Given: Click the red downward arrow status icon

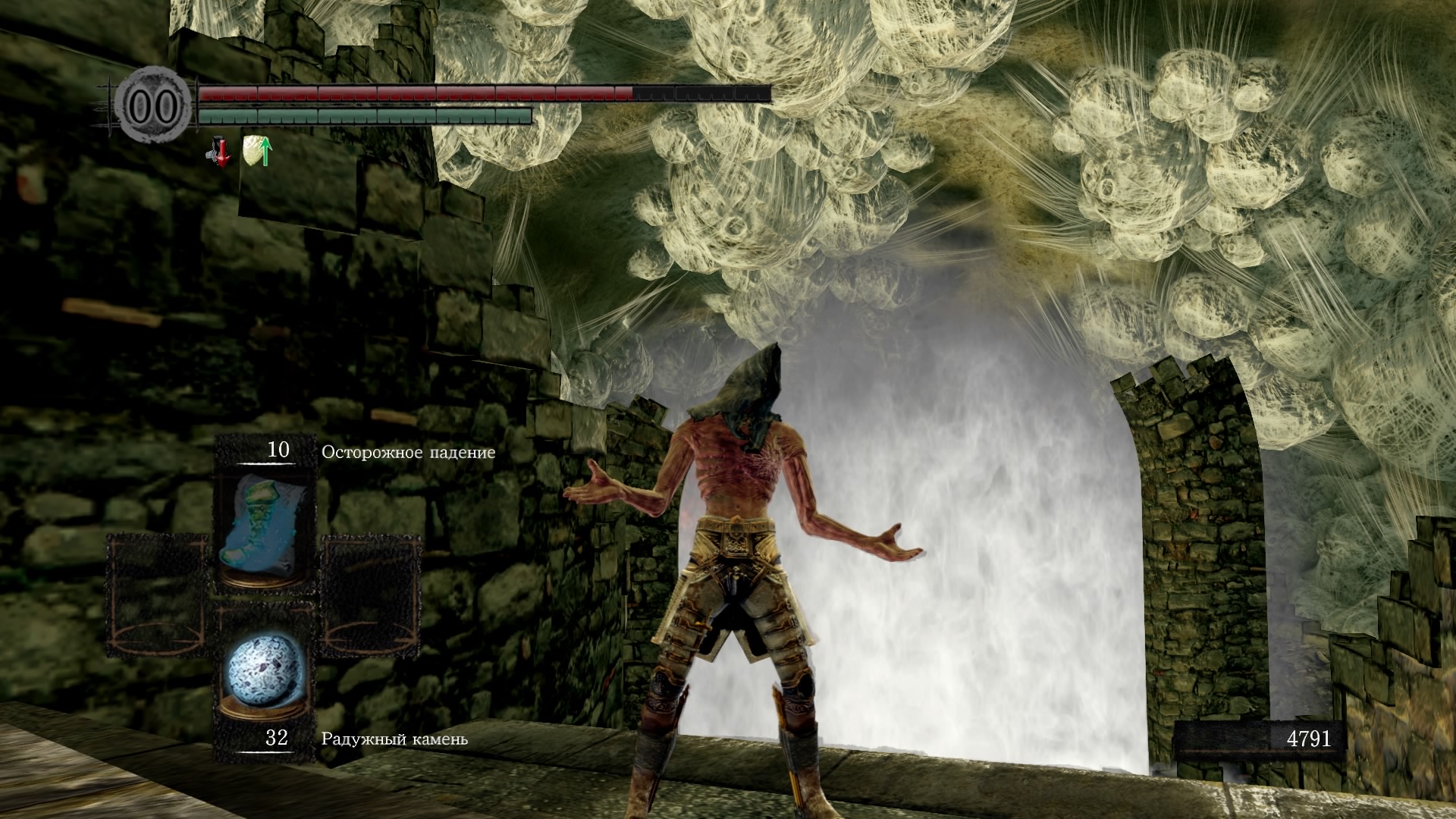Looking at the screenshot, I should 220,152.
